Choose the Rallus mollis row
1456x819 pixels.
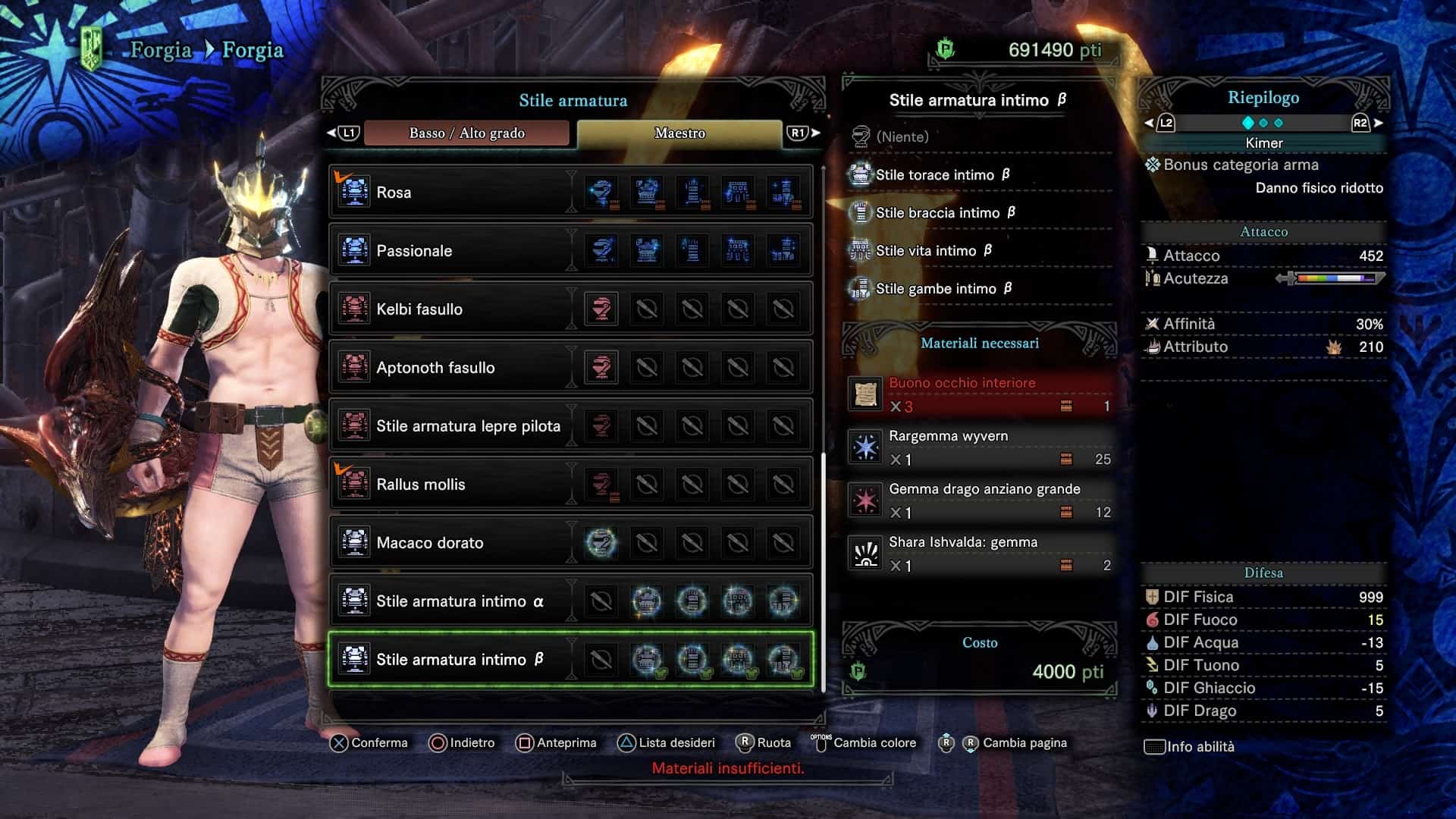point(455,485)
